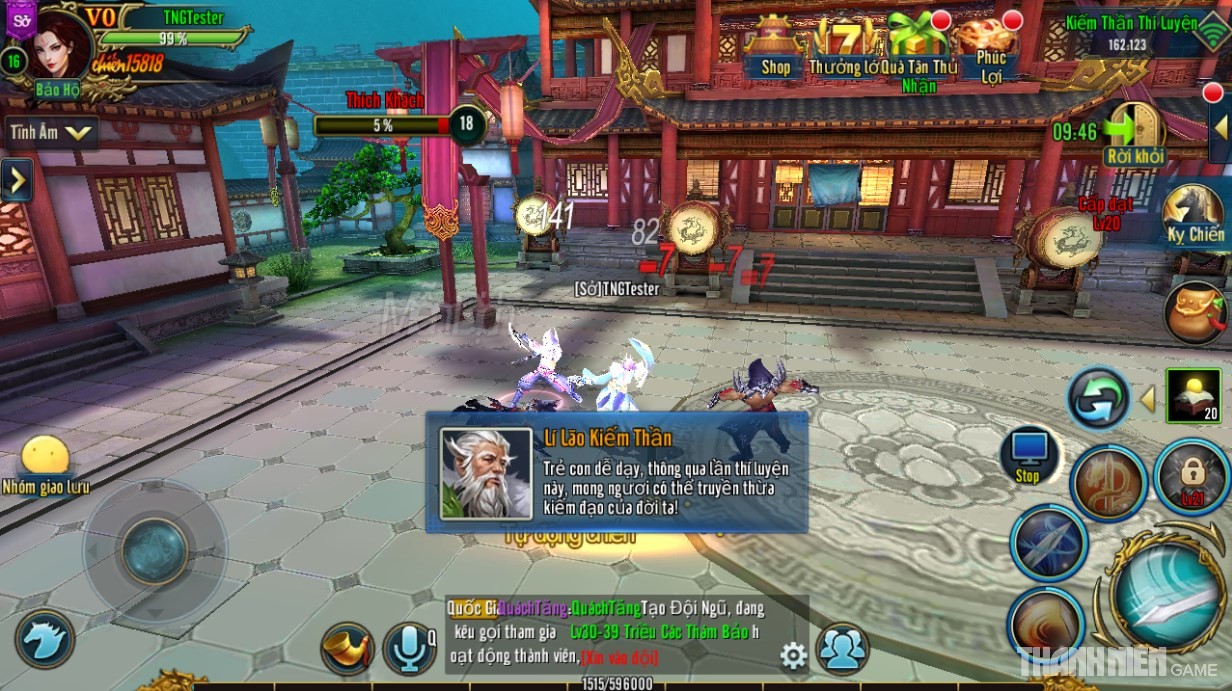The width and height of the screenshot is (1232, 691).
Task: Tap the microphone voice chat button
Action: 410,647
